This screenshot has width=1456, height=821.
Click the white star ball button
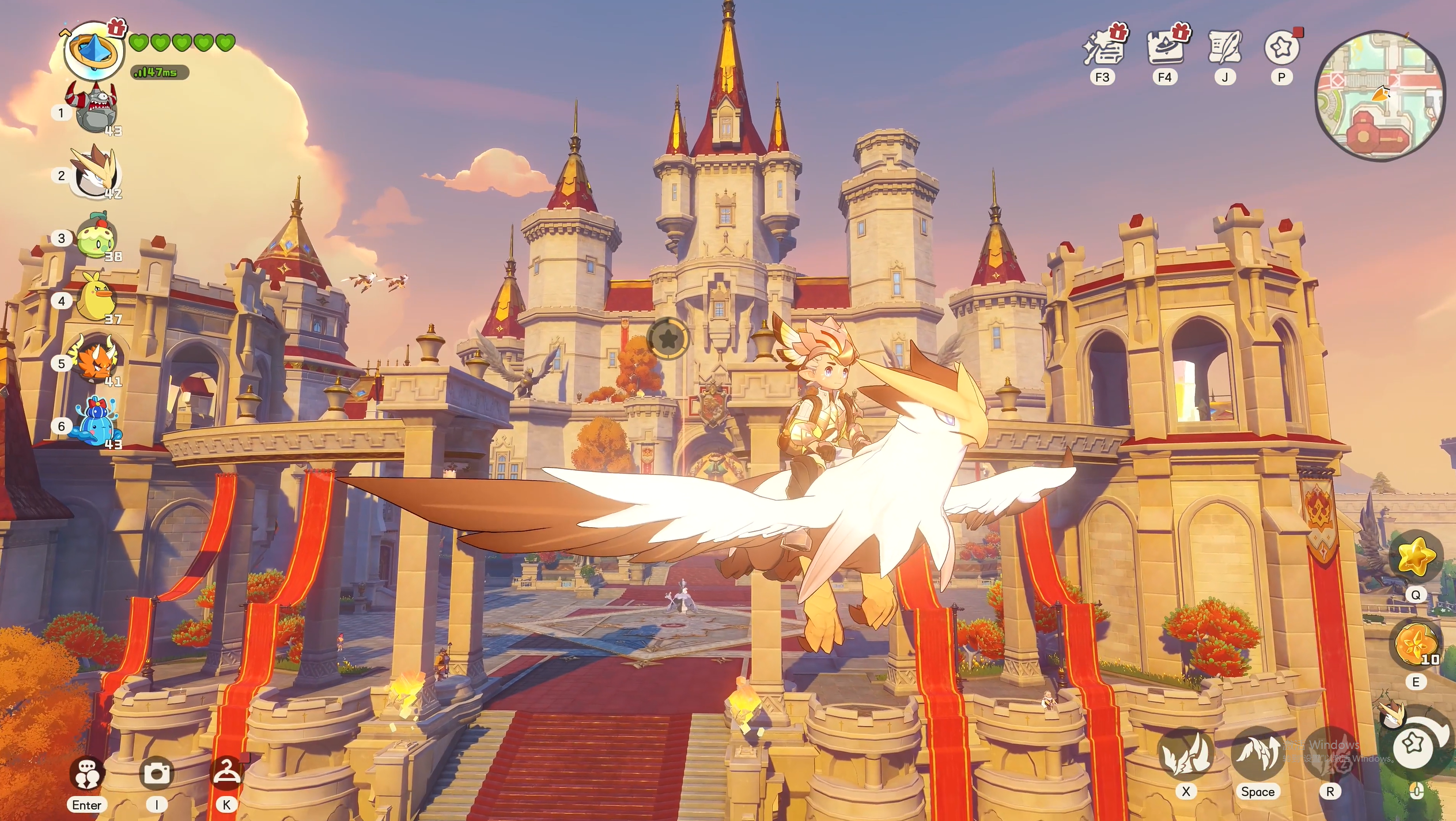click(x=1414, y=744)
